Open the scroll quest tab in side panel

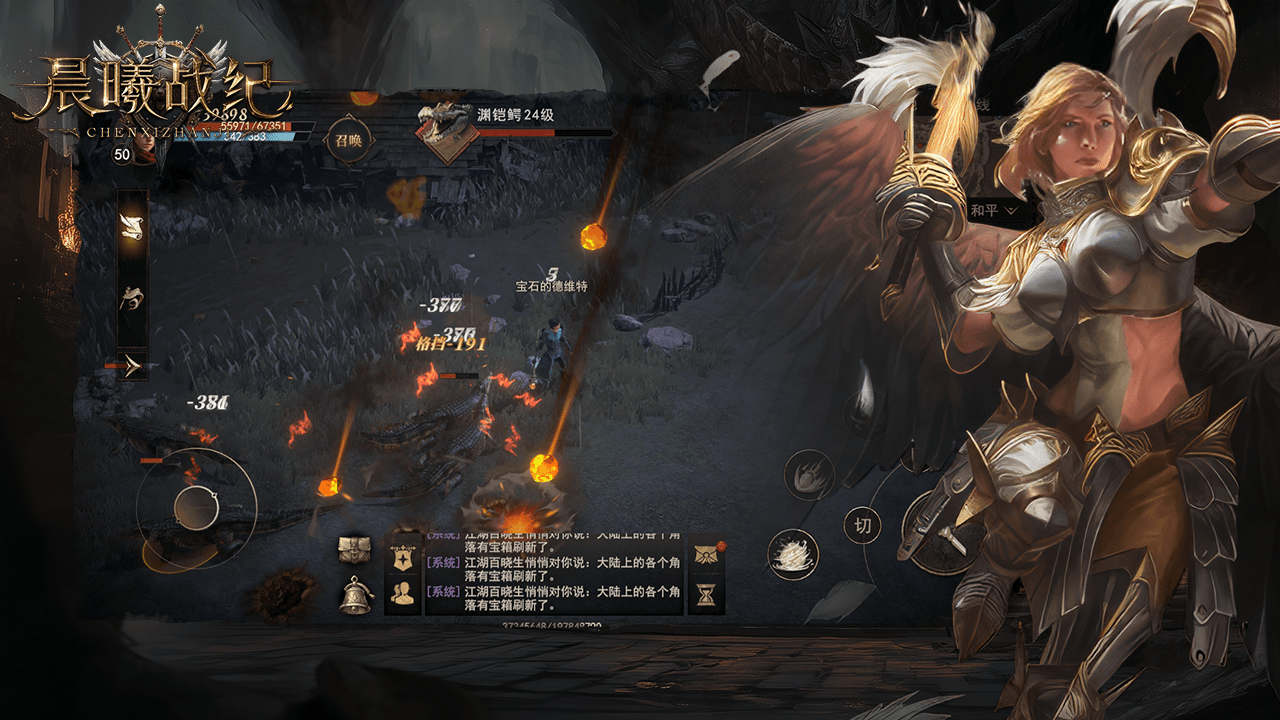tap(132, 226)
